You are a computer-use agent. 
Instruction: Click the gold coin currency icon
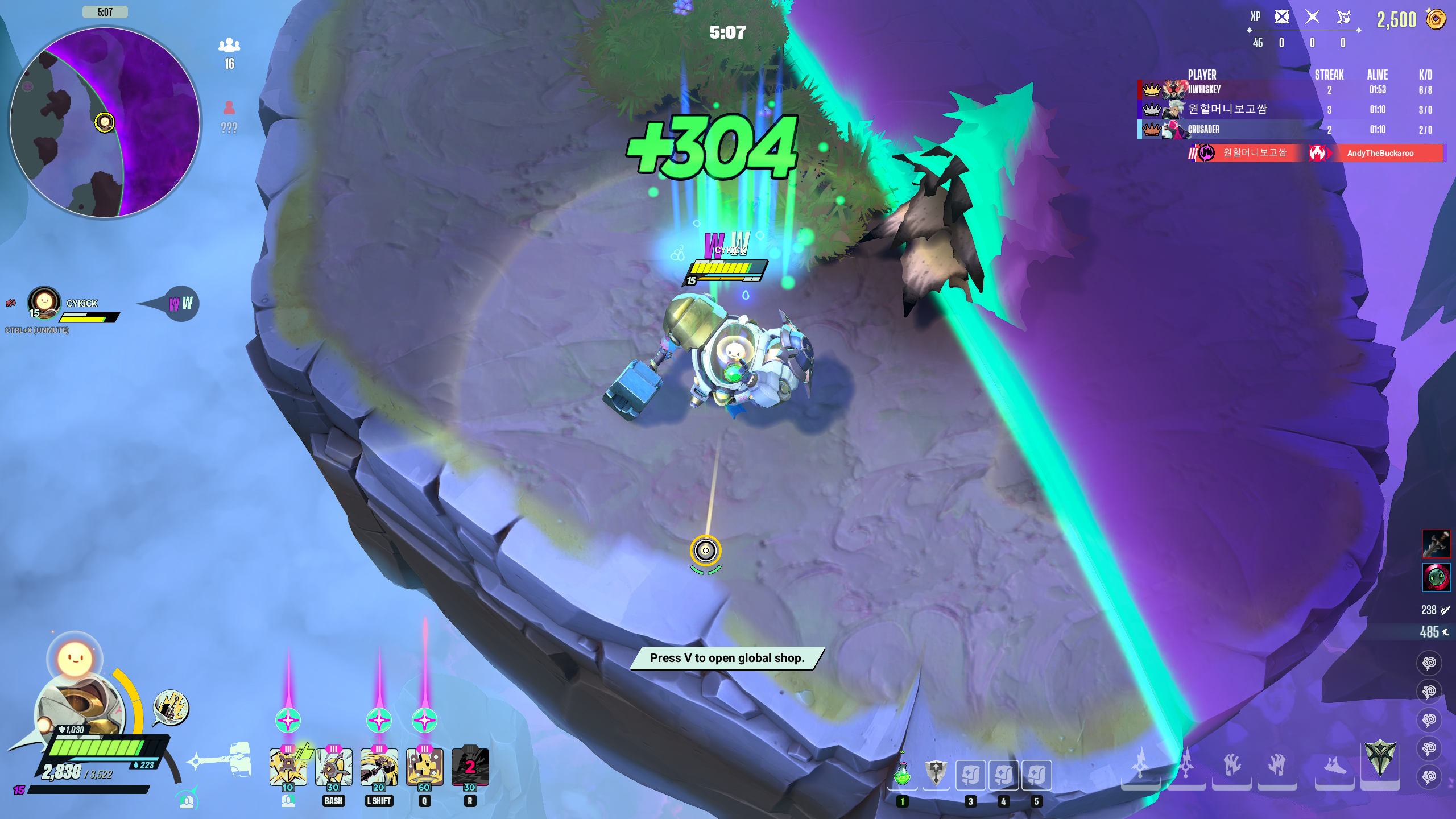coord(1436,19)
